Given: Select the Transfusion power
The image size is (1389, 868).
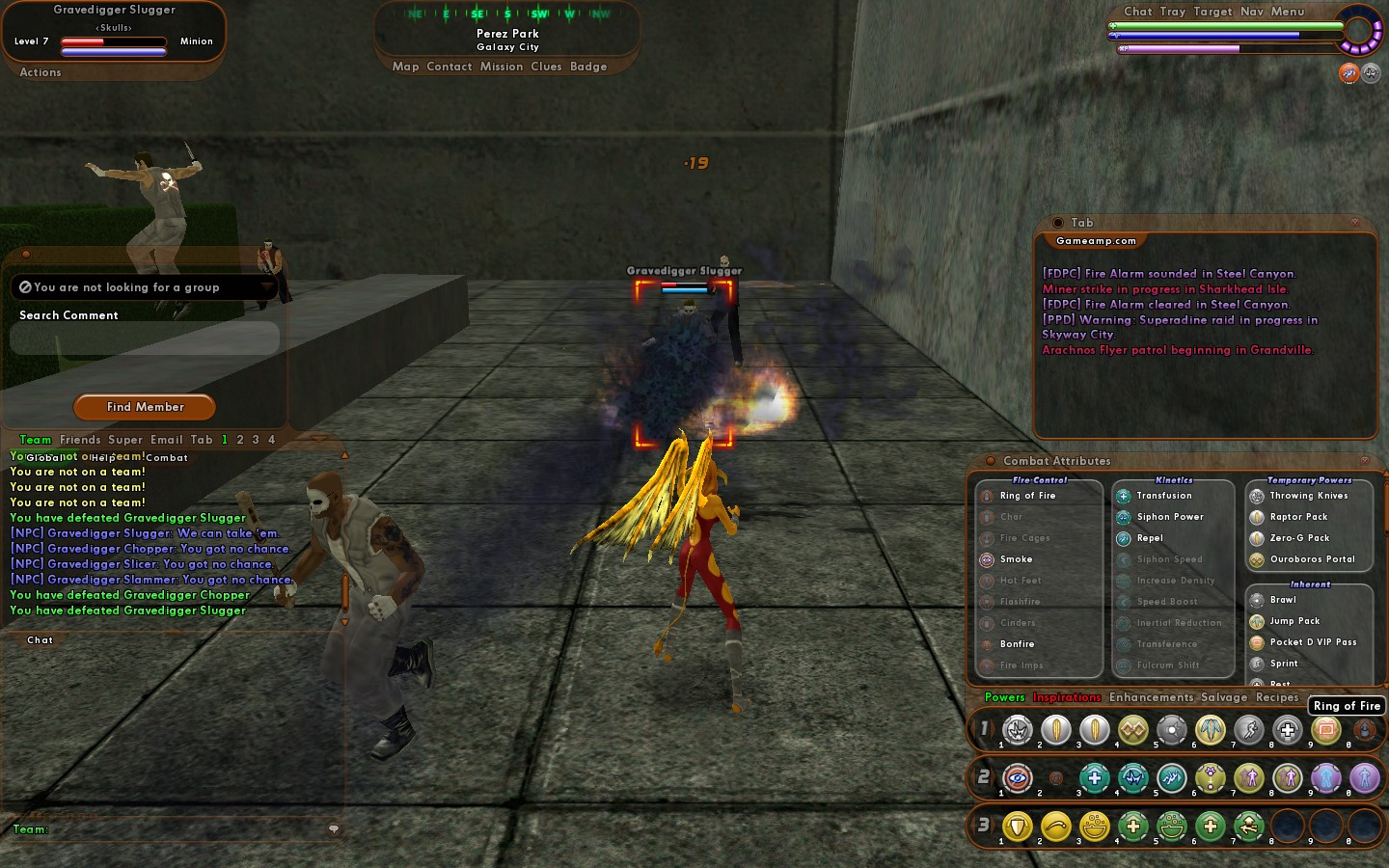Looking at the screenshot, I should pos(1163,496).
